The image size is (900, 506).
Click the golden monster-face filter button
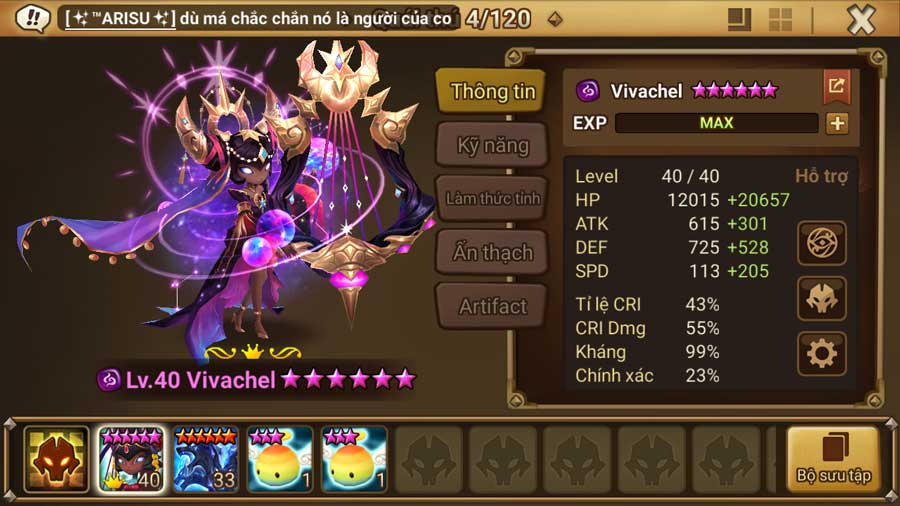tap(56, 459)
